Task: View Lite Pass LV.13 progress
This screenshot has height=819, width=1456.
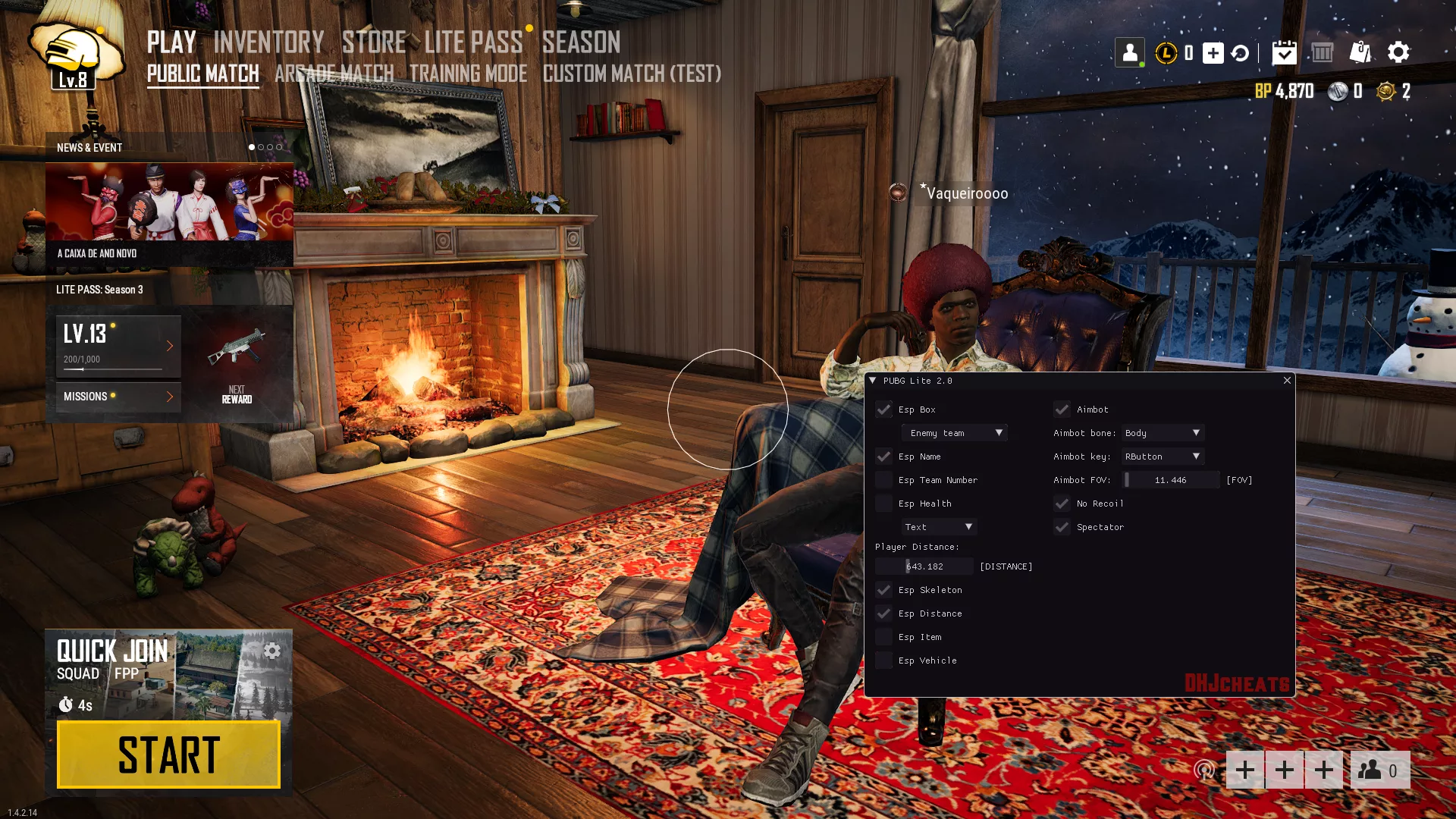Action: click(x=118, y=346)
